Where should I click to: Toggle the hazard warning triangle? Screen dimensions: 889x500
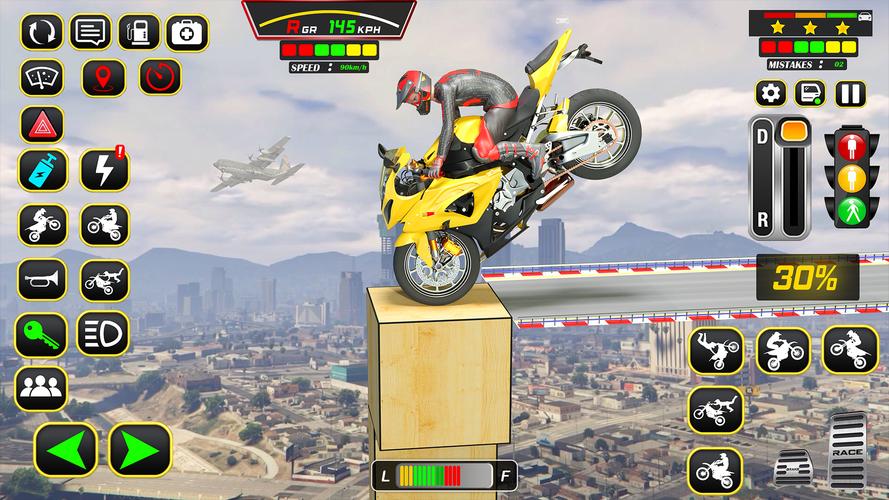tap(41, 124)
